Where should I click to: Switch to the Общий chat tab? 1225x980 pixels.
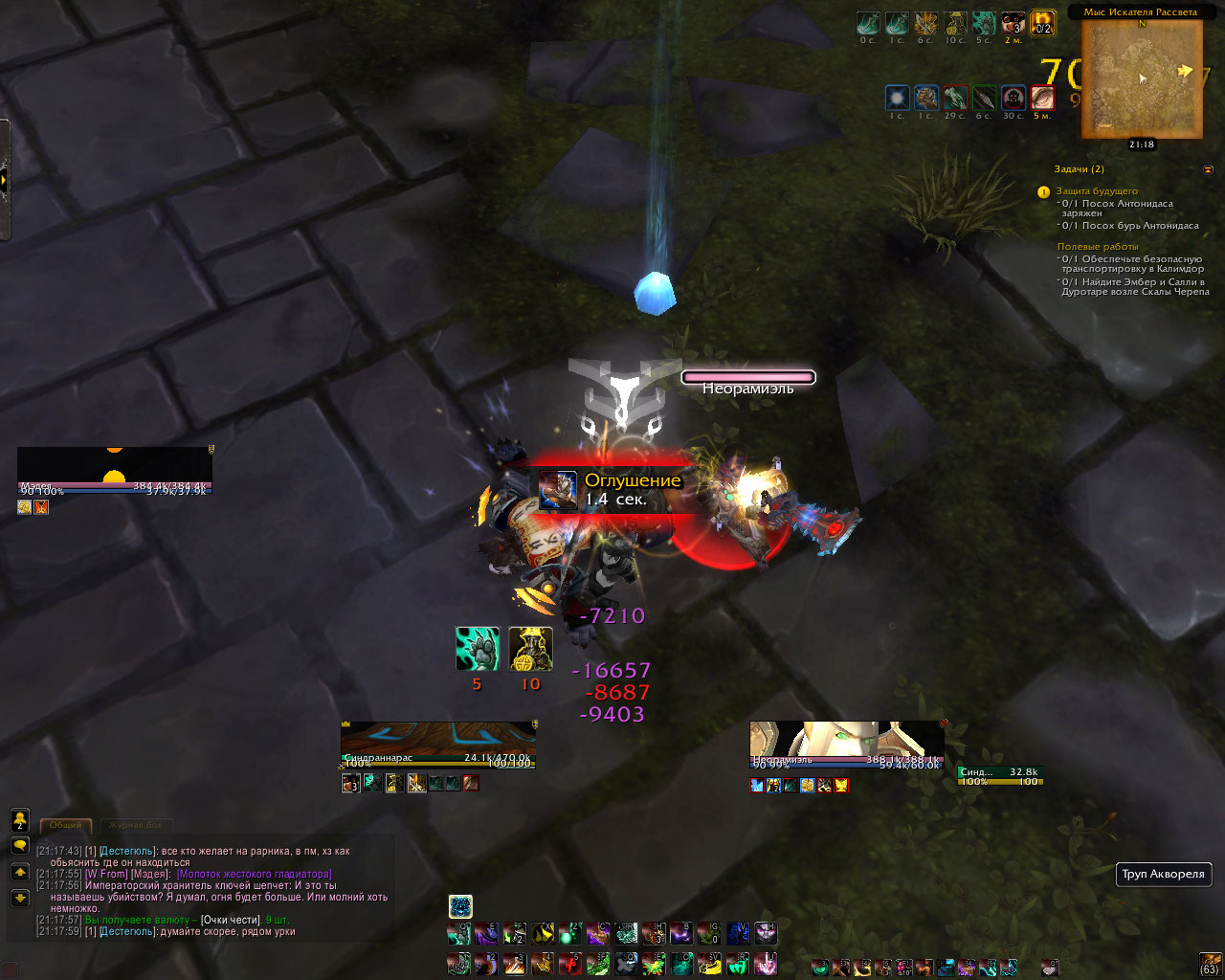click(66, 825)
